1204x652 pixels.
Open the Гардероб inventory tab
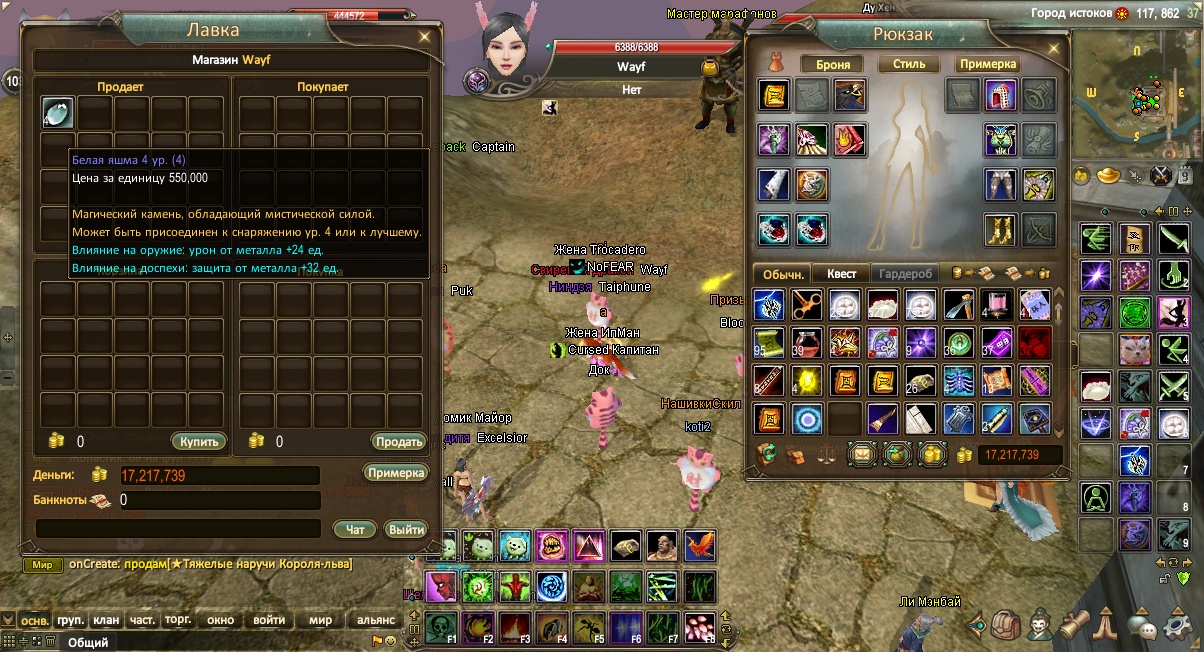[x=907, y=273]
